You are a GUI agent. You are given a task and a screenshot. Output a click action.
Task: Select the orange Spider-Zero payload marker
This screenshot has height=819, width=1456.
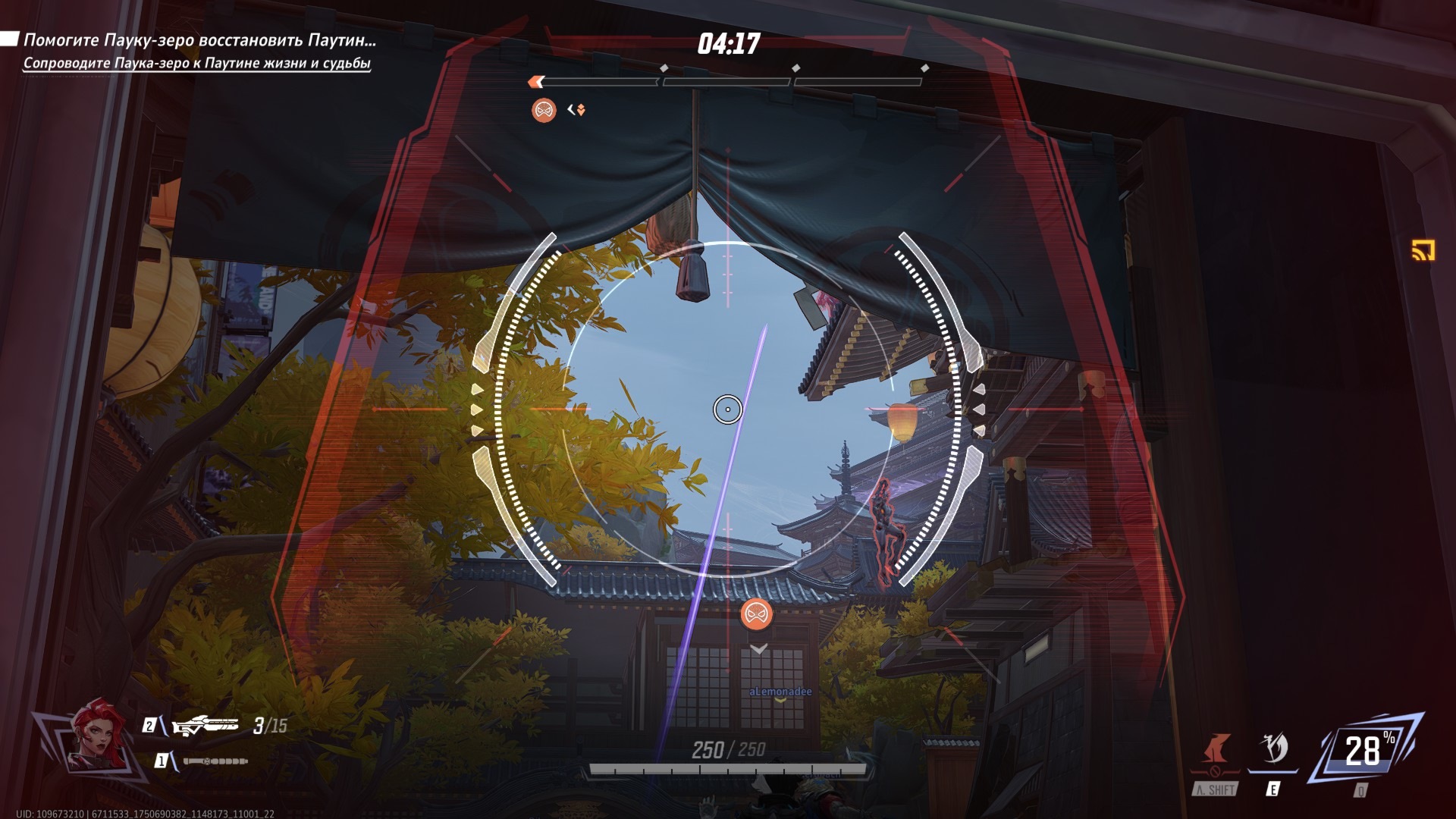point(756,613)
